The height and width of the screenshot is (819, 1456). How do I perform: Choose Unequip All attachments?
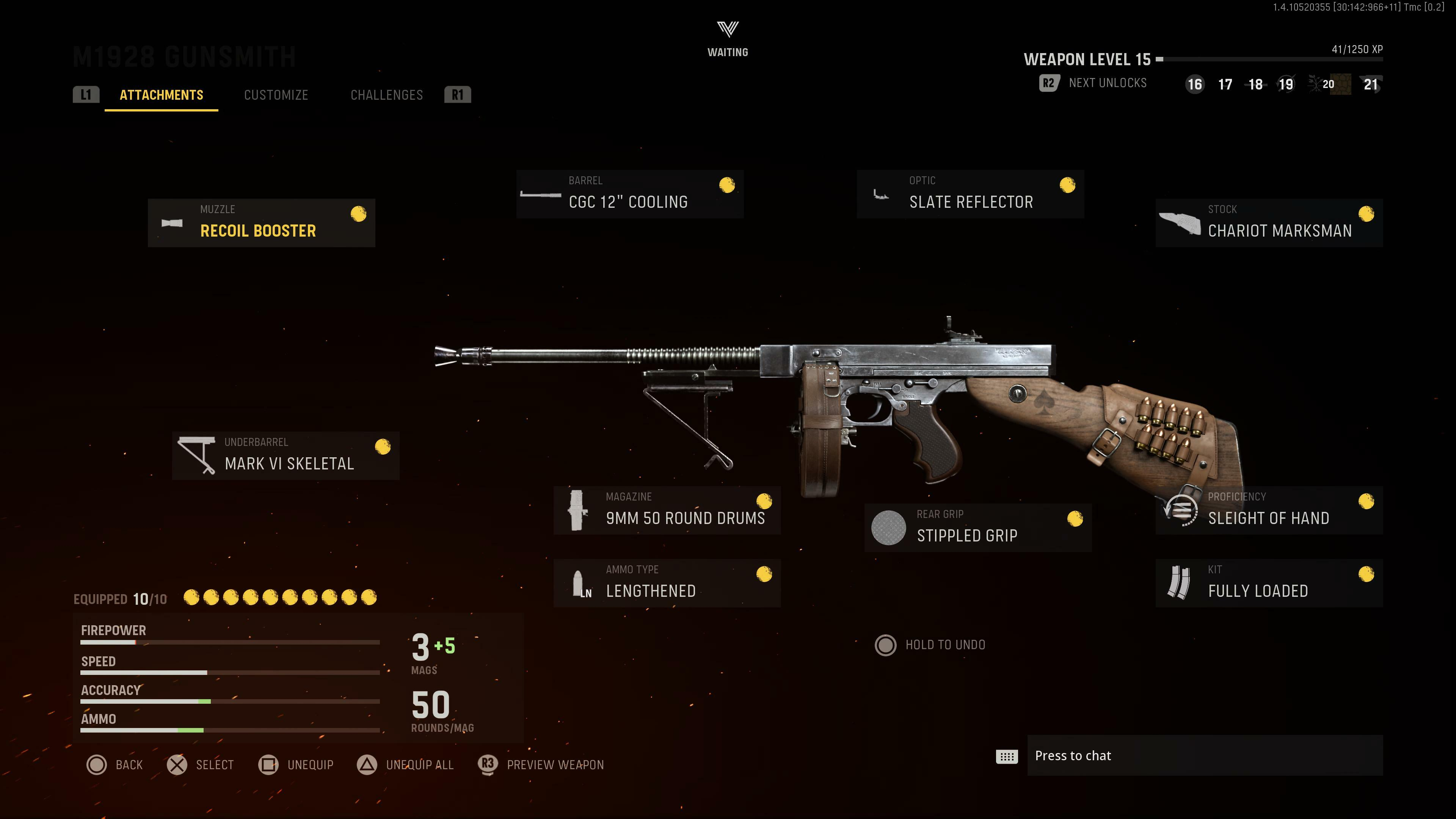click(406, 765)
